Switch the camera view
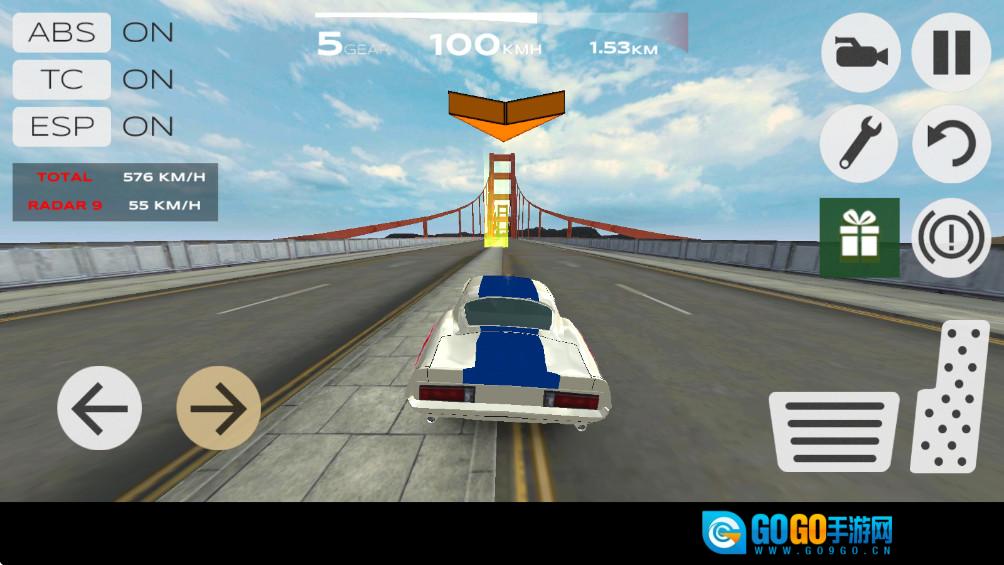Image resolution: width=1004 pixels, height=565 pixels. pyautogui.click(x=860, y=53)
